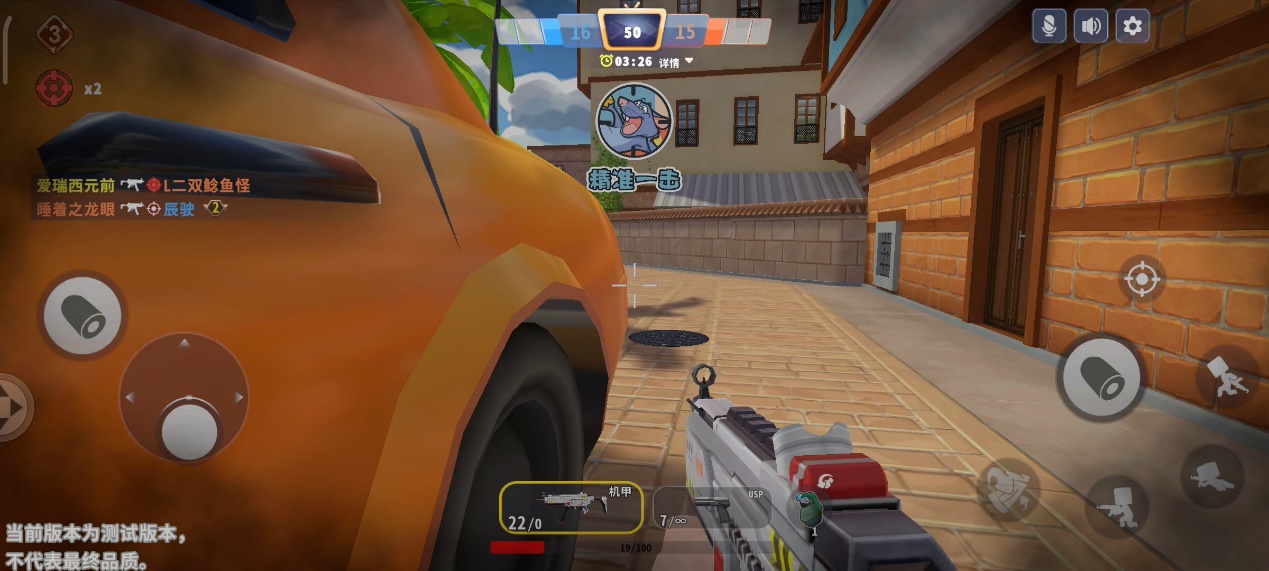Expand the 详情 match details dropdown
This screenshot has height=571, width=1269.
coord(674,62)
